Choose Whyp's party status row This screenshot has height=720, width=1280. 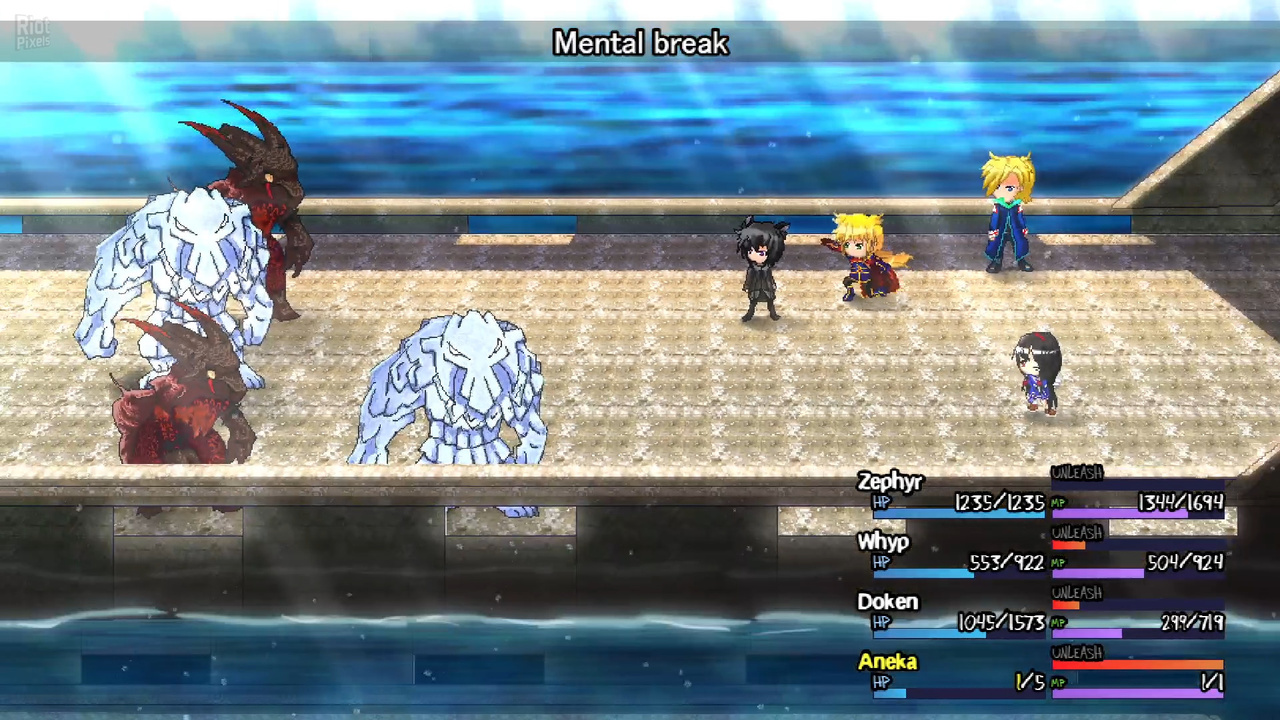pyautogui.click(x=883, y=543)
